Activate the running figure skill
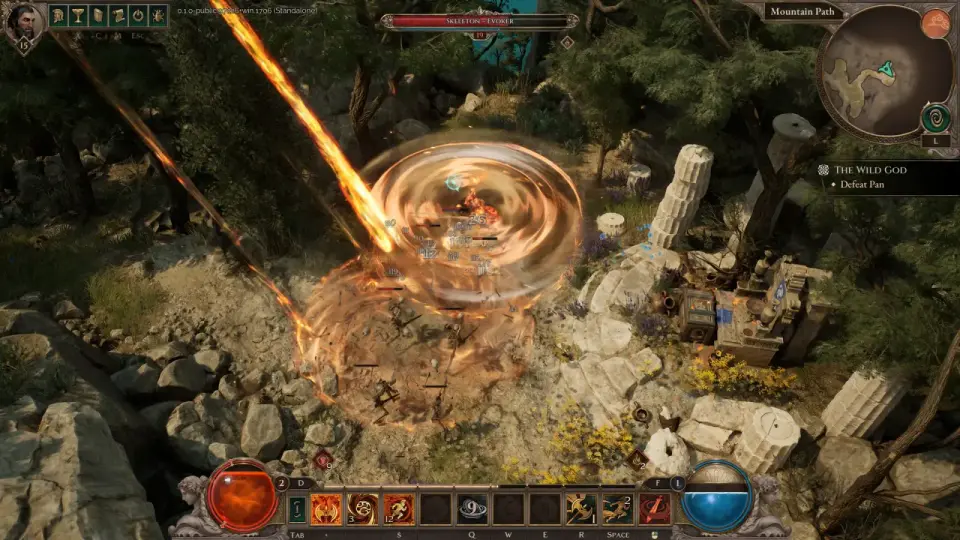Image resolution: width=960 pixels, height=540 pixels. click(x=398, y=509)
